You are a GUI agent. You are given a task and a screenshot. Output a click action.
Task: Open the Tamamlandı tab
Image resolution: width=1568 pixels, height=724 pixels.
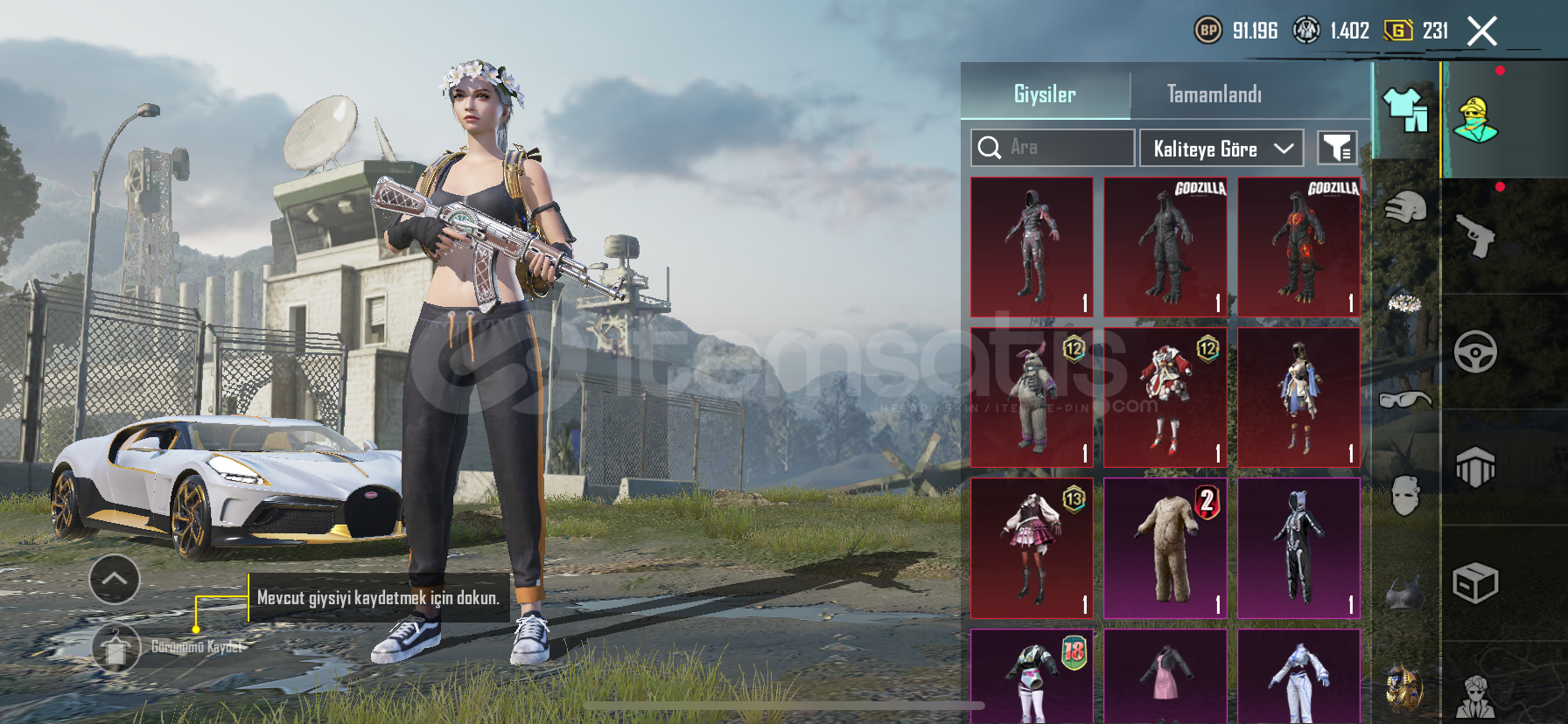(x=1214, y=94)
